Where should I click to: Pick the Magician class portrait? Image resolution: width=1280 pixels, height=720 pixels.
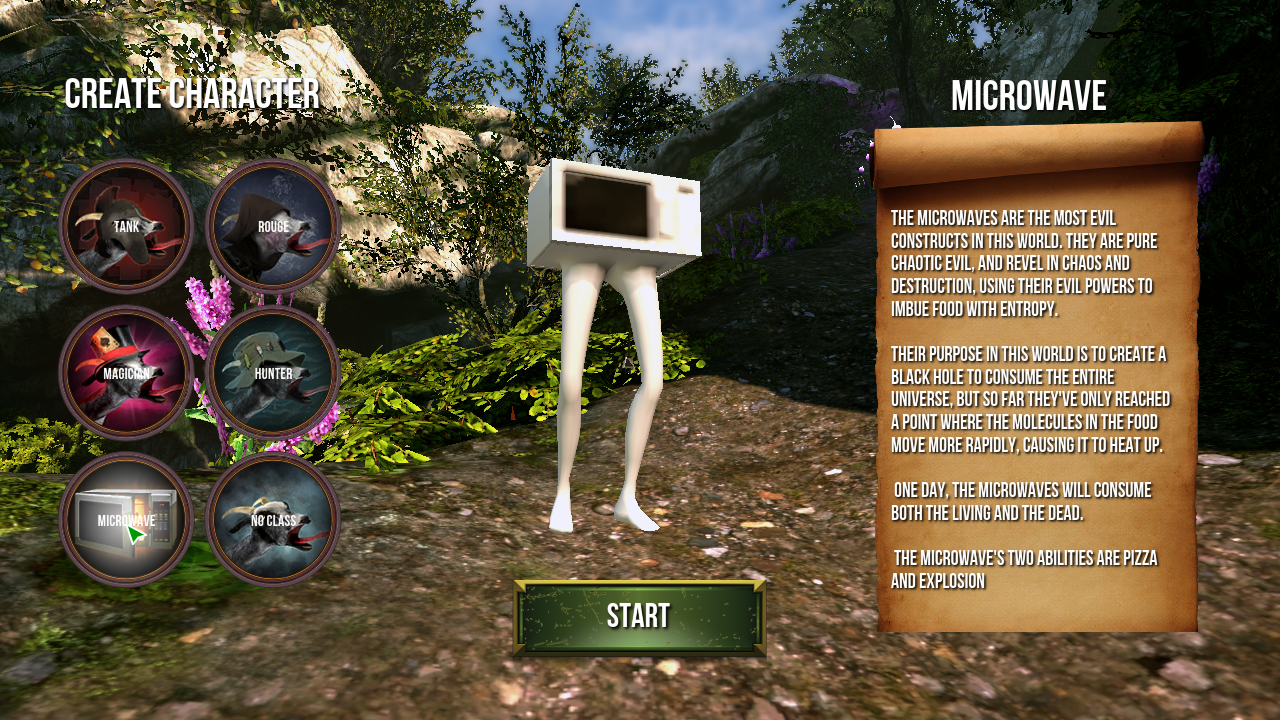click(x=126, y=373)
